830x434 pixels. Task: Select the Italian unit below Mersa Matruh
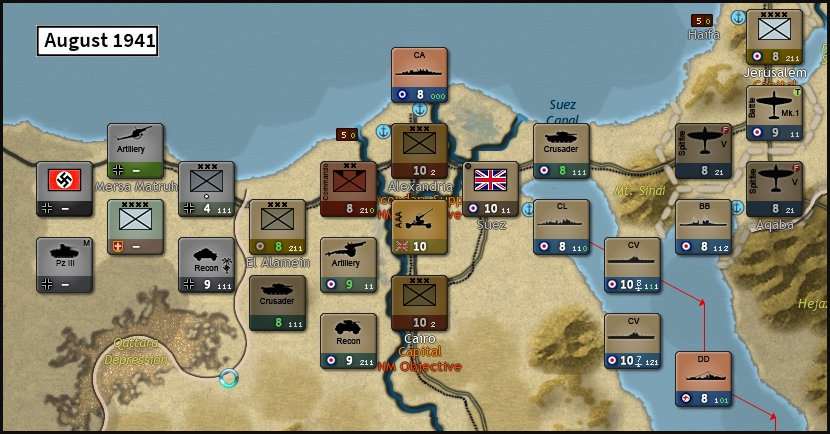(135, 227)
